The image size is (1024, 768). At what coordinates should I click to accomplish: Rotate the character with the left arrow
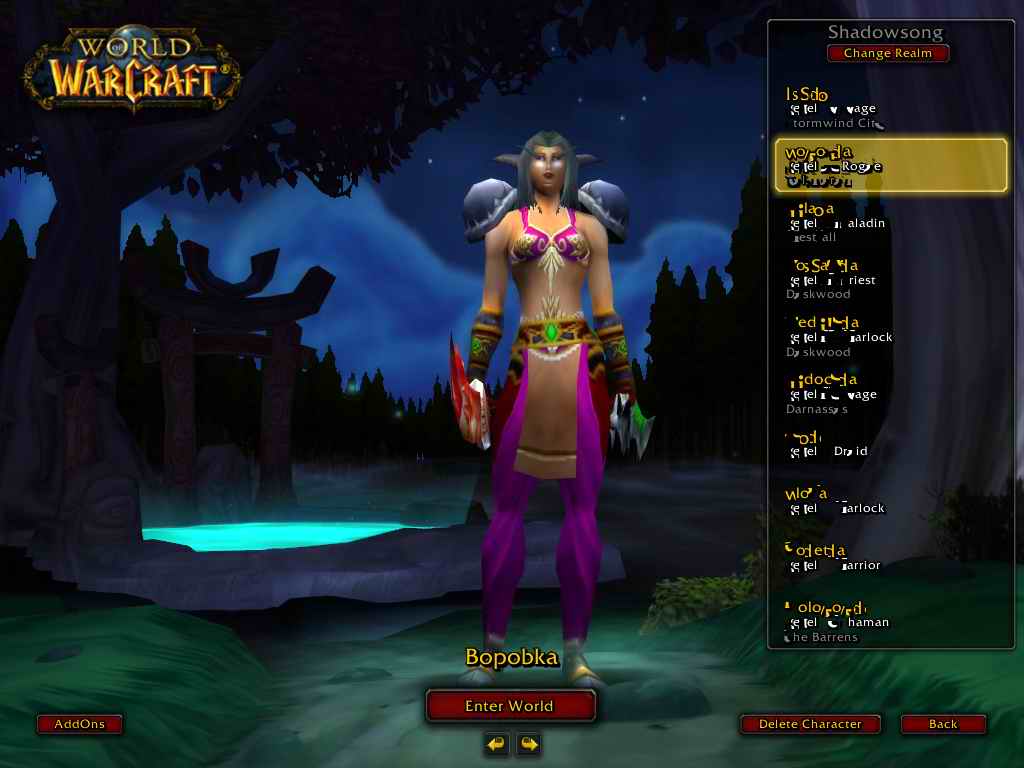[496, 743]
